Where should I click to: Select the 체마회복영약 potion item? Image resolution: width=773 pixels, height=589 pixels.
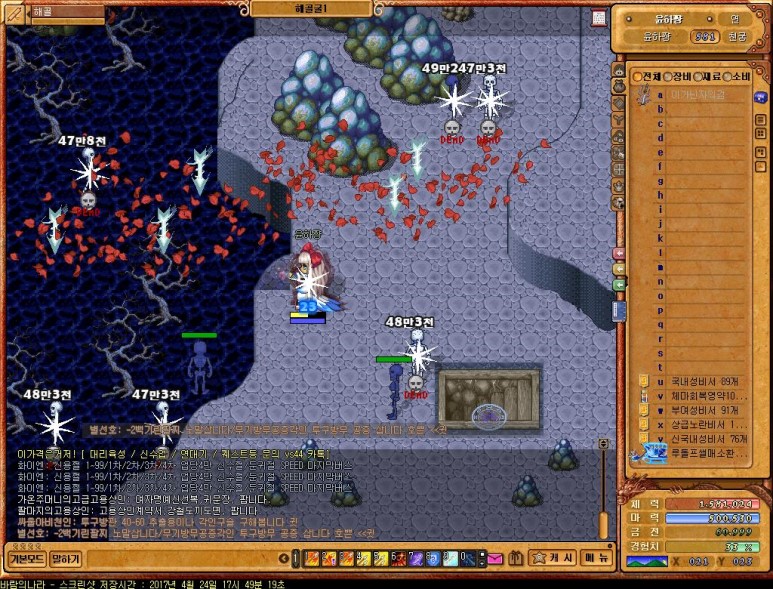coord(704,395)
